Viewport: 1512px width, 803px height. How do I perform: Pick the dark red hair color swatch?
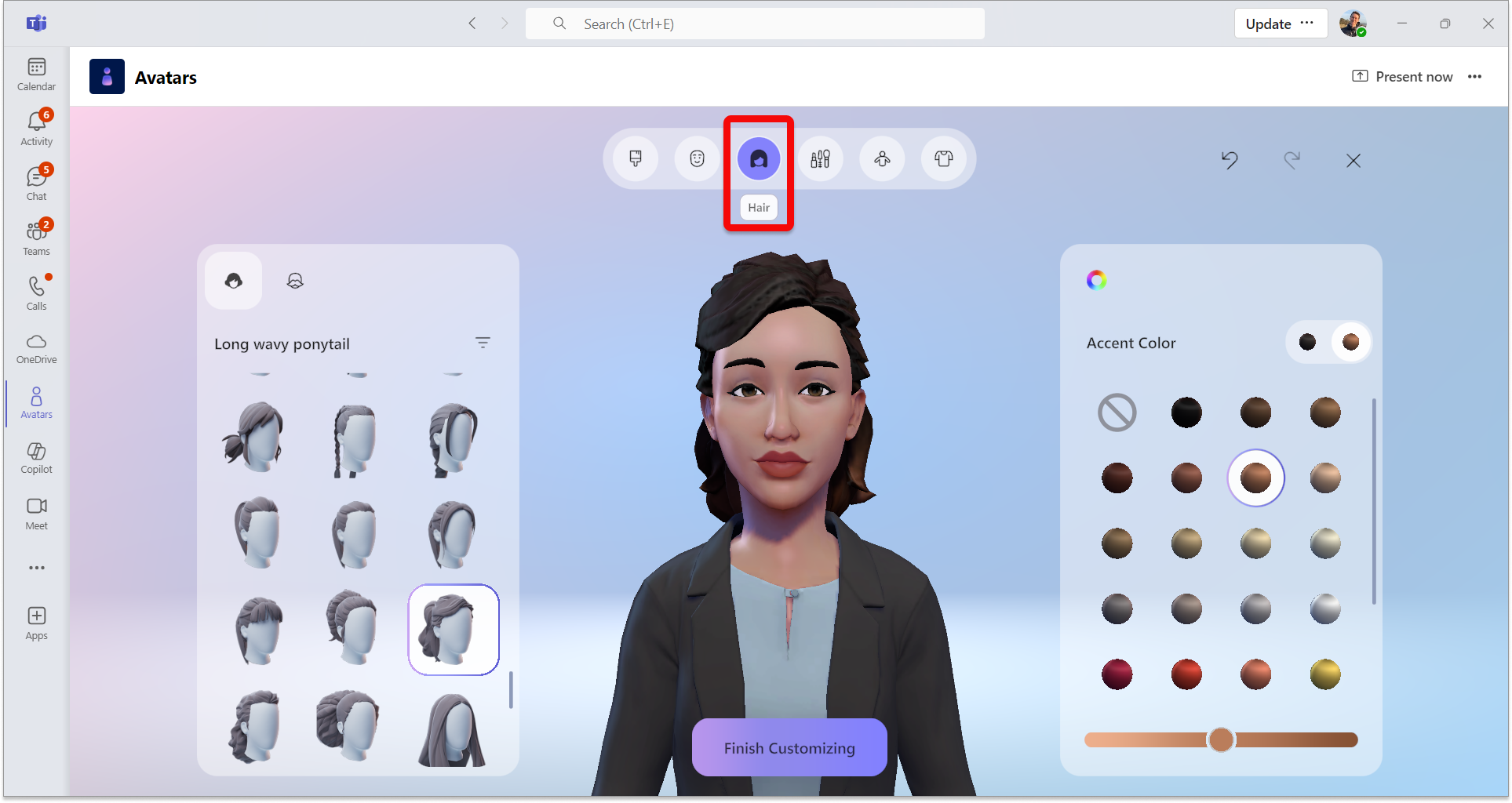tap(1117, 674)
